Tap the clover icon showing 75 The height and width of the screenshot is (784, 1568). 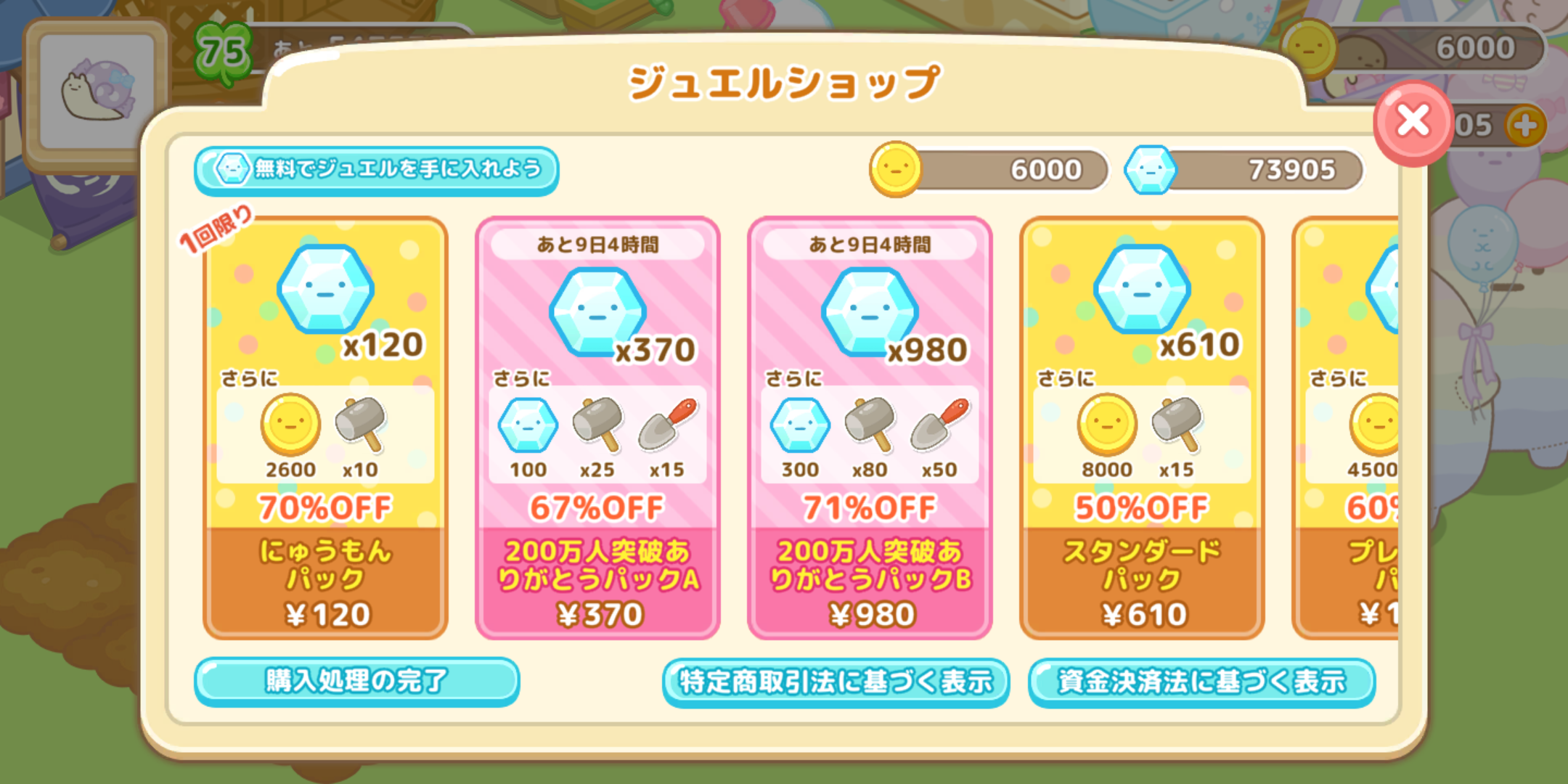224,49
